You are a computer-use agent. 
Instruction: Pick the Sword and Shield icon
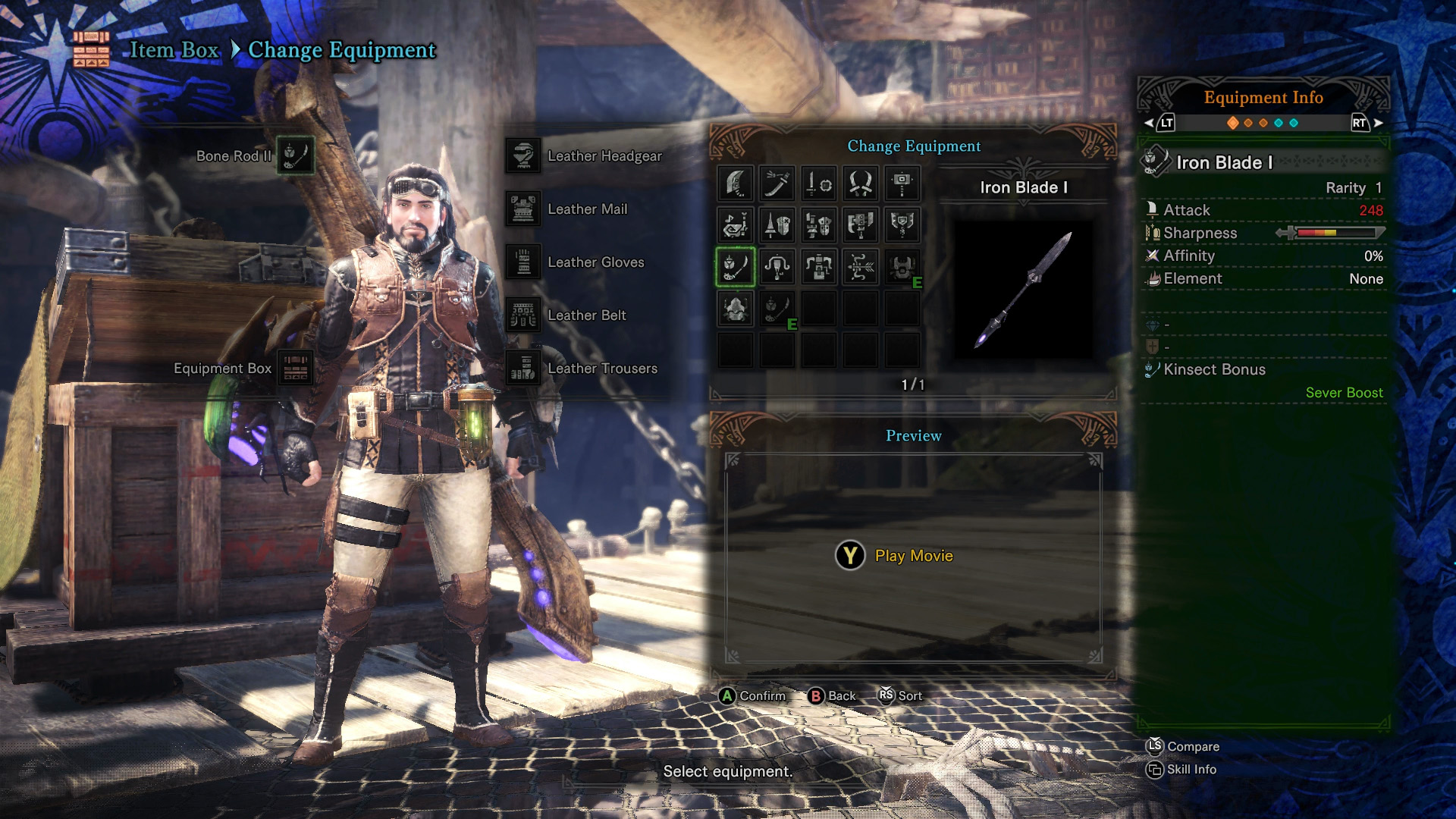[819, 184]
